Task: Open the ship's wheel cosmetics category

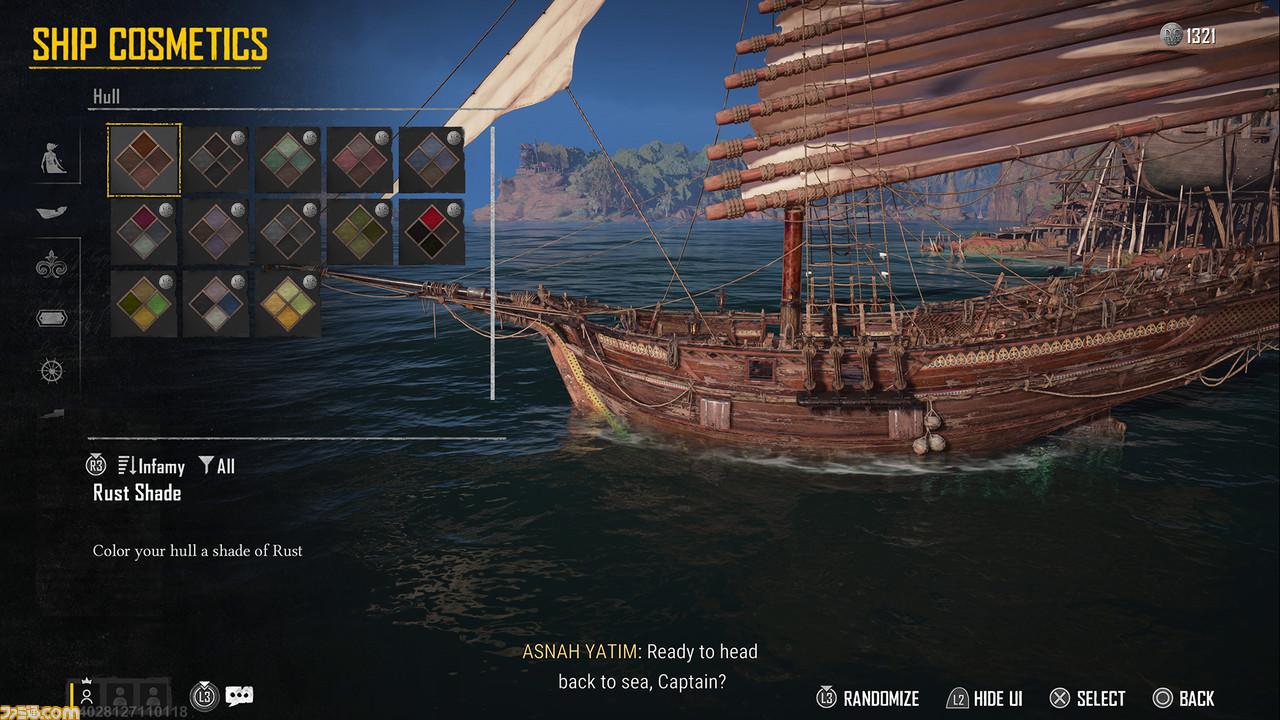Action: tap(52, 371)
